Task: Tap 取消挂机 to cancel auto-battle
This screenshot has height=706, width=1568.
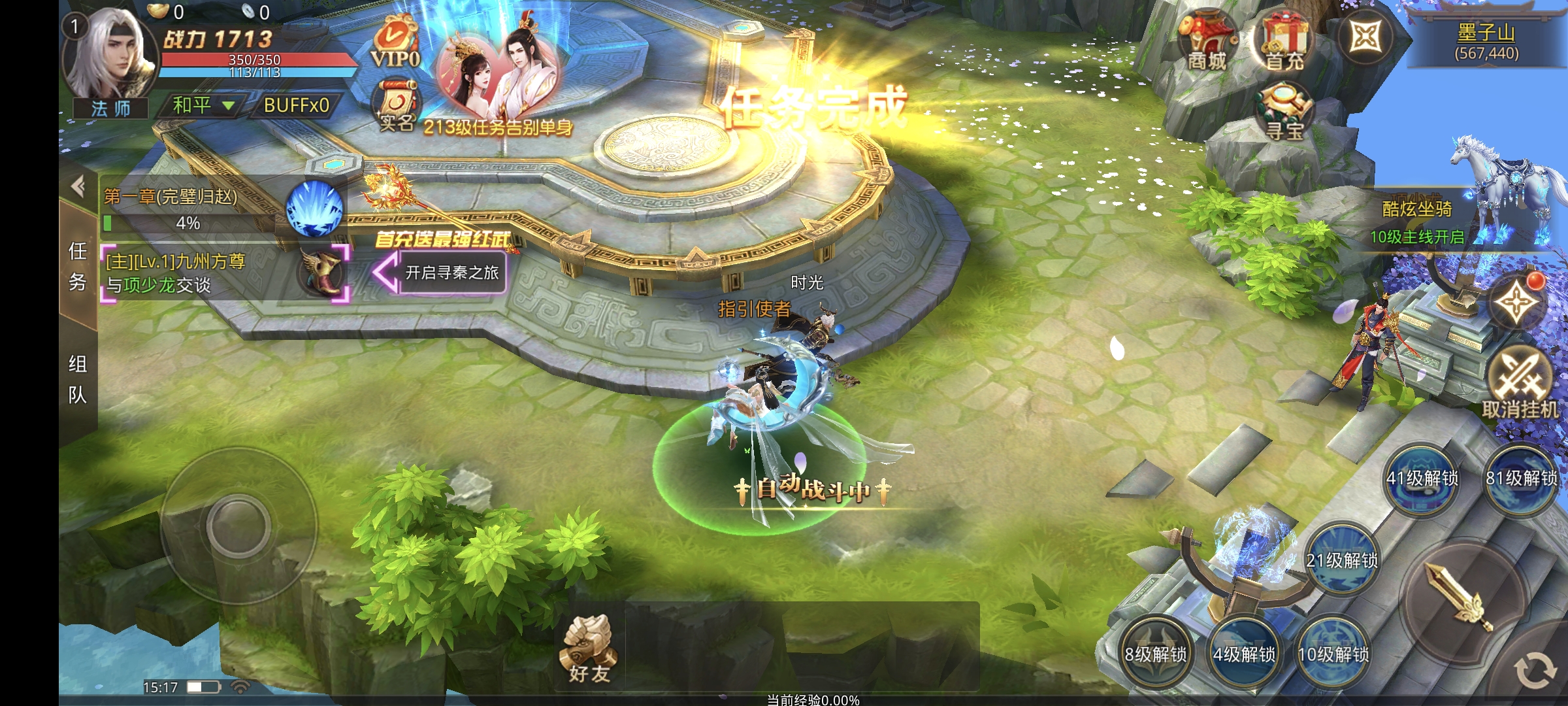Action: pos(1520,382)
